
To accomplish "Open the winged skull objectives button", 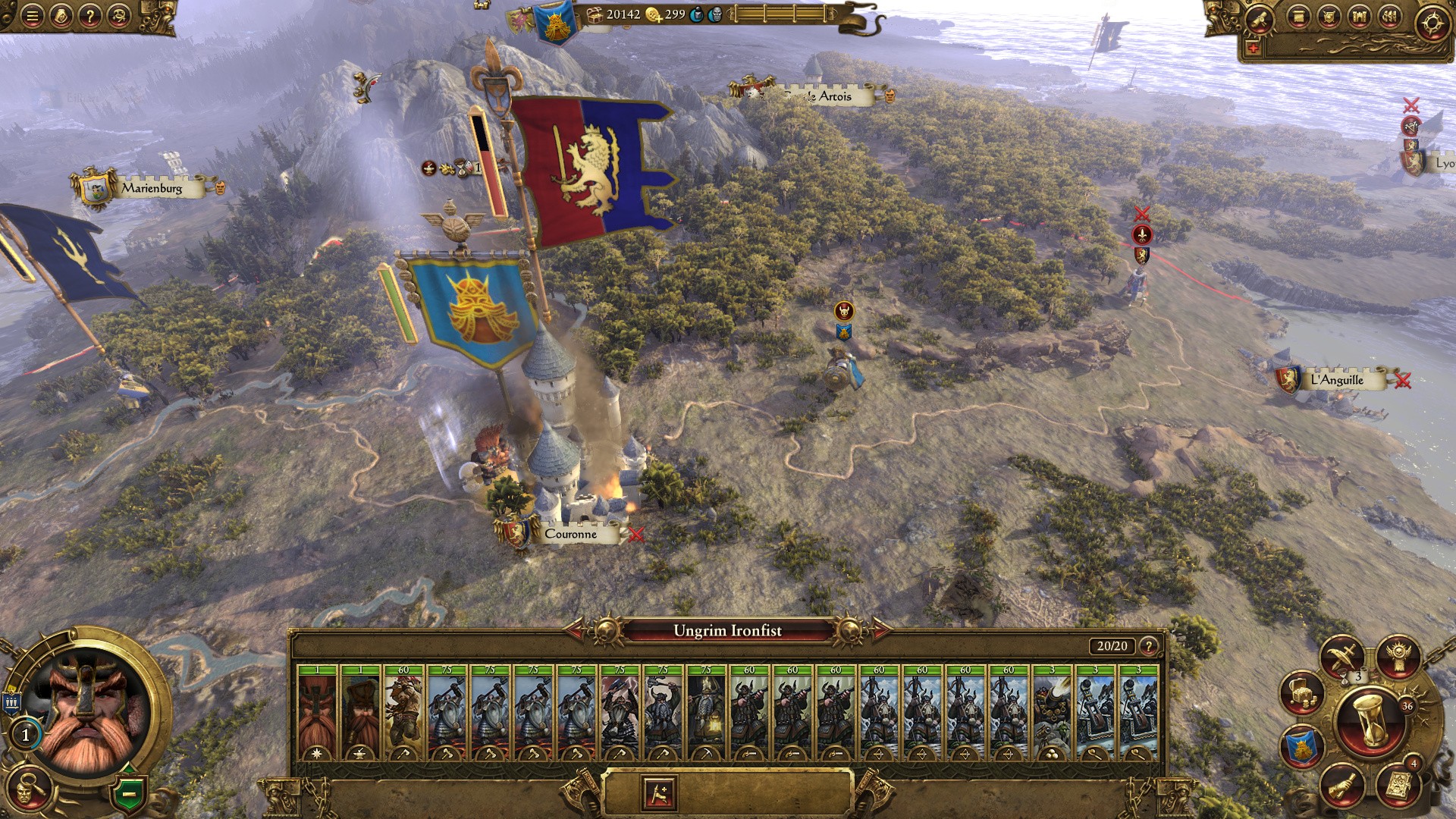I will click(1398, 656).
